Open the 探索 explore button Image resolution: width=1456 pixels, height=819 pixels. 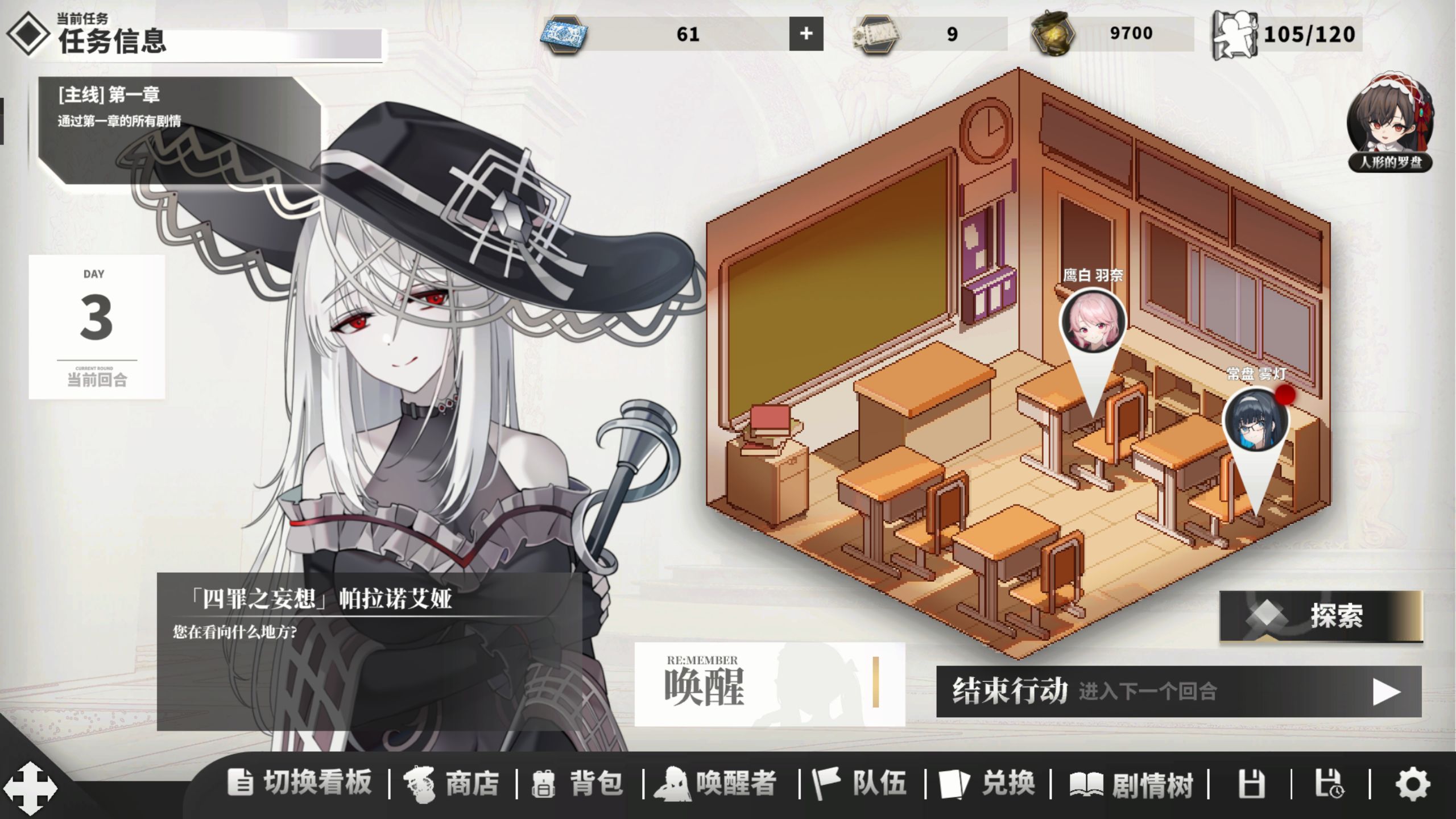tap(1321, 616)
